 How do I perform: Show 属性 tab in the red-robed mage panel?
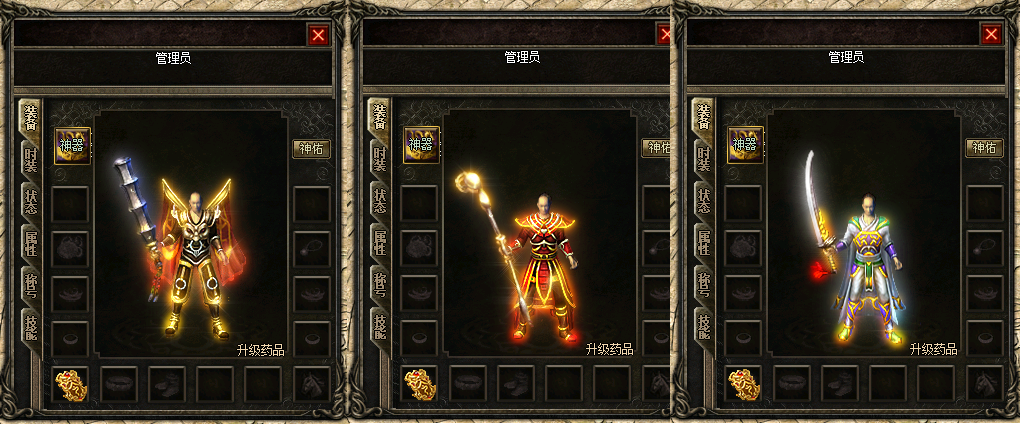(x=379, y=243)
